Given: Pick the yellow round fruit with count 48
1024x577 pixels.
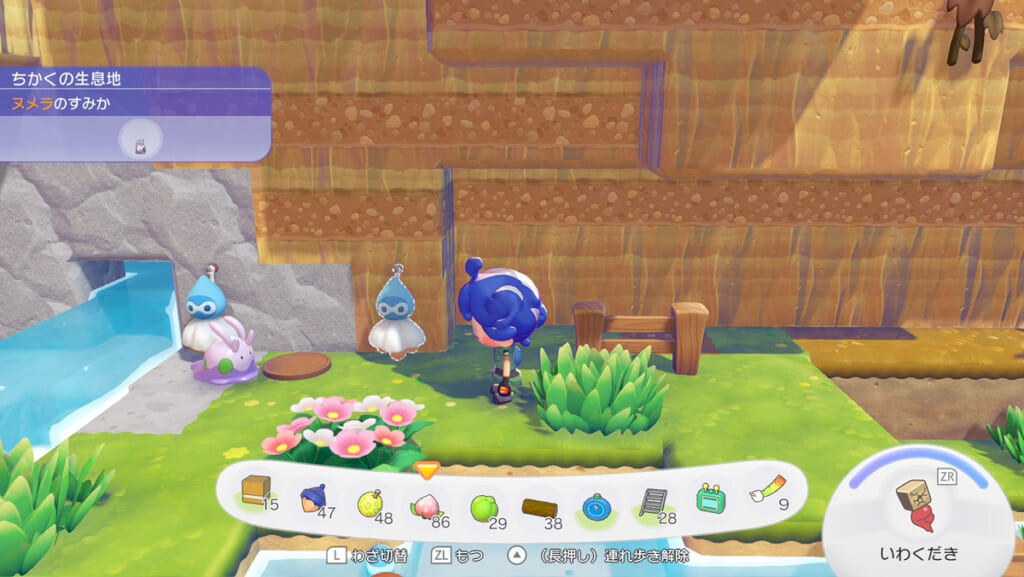Looking at the screenshot, I should (369, 497).
